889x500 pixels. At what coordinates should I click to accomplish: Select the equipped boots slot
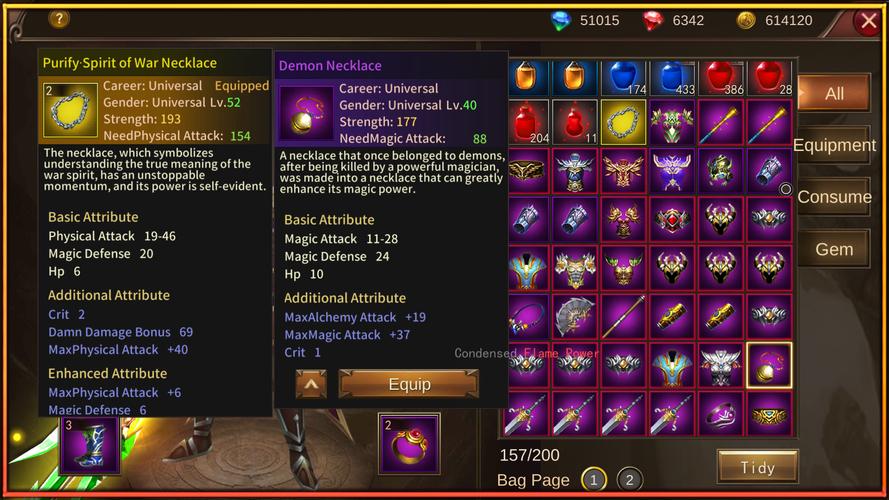89,444
